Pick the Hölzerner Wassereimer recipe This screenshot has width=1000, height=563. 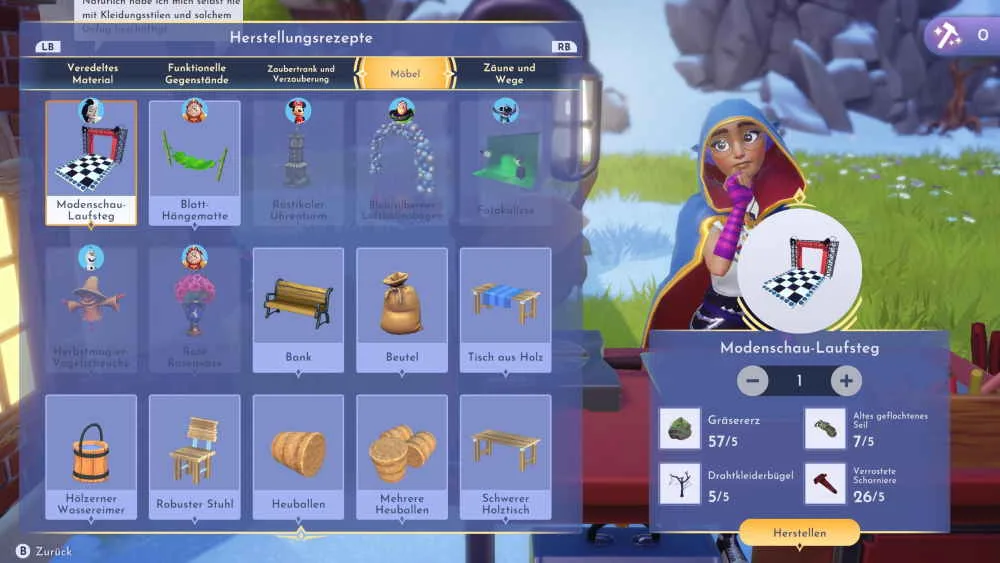[x=91, y=457]
